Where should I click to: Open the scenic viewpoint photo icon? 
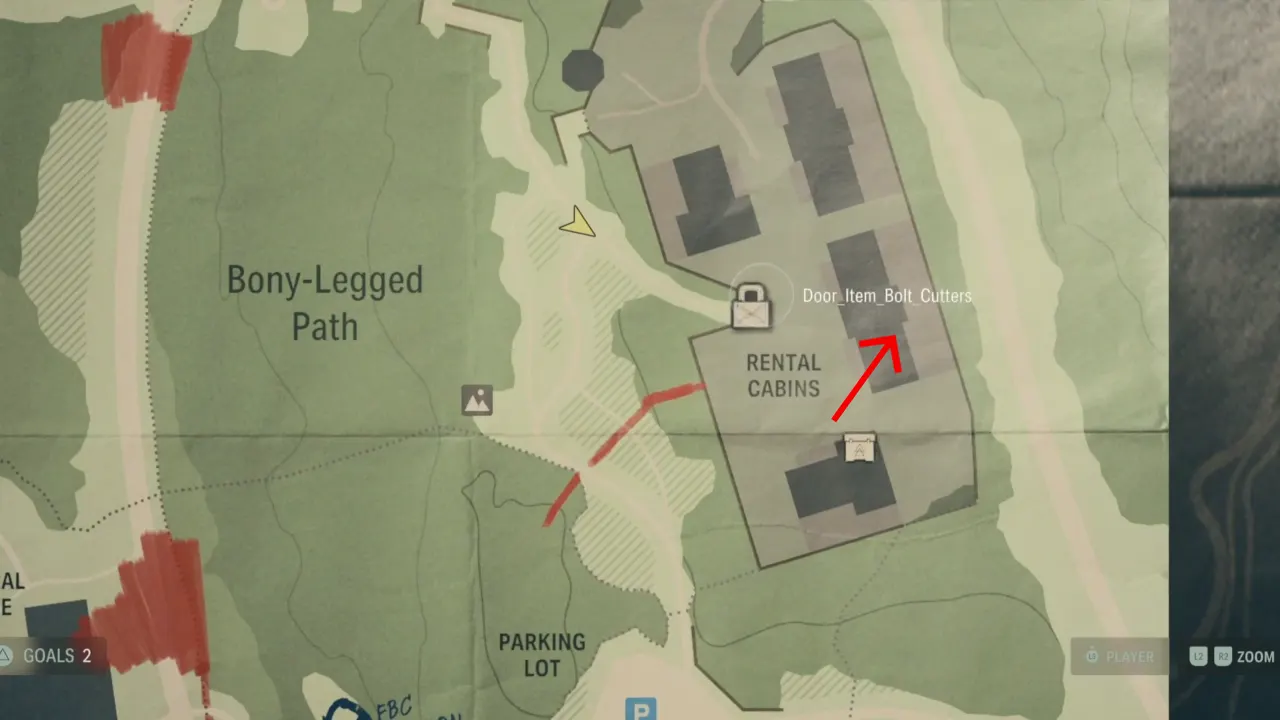[x=477, y=400]
